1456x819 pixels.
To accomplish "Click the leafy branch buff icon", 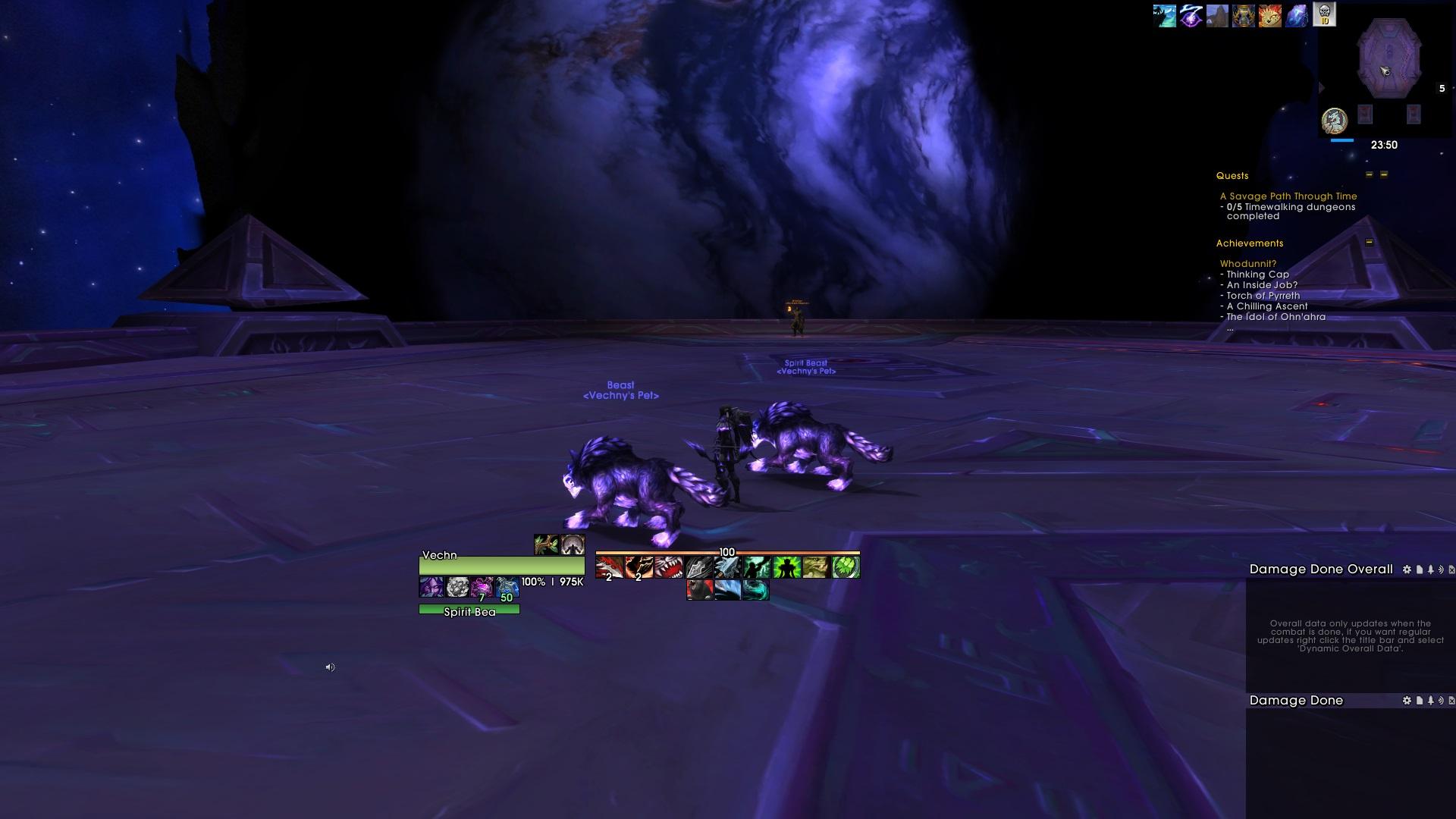I will click(x=546, y=544).
